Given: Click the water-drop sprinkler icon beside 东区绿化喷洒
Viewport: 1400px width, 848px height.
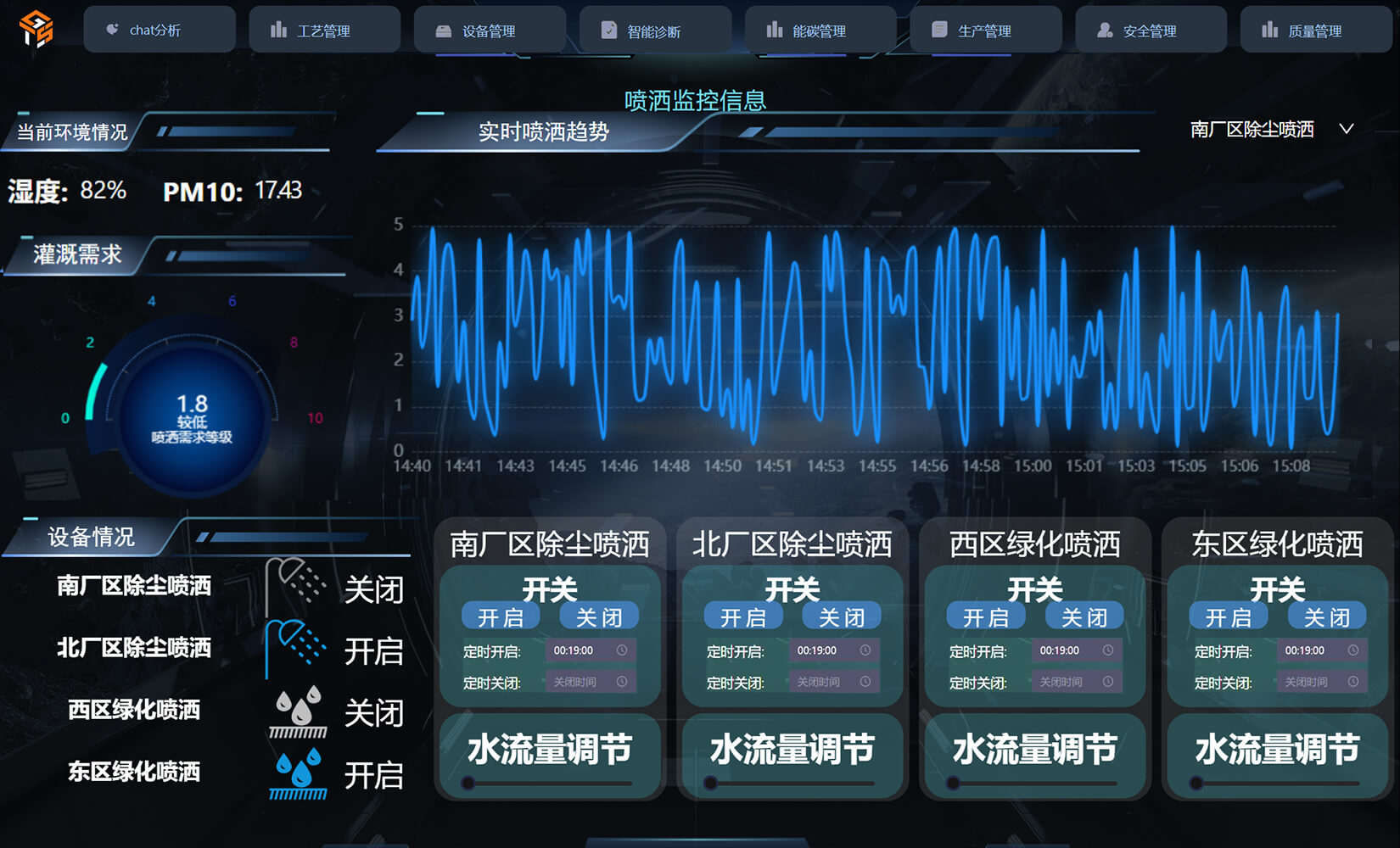Looking at the screenshot, I should (299, 776).
